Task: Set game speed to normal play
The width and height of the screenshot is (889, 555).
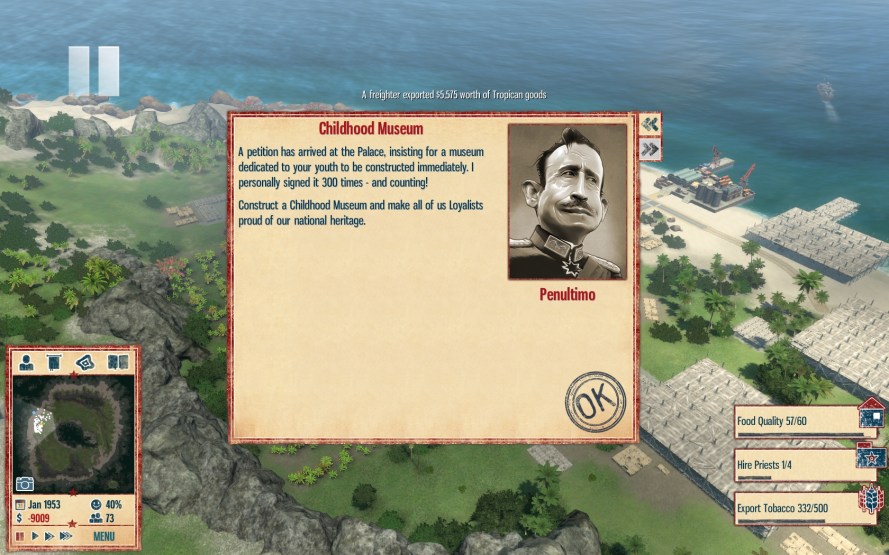Action: (34, 536)
